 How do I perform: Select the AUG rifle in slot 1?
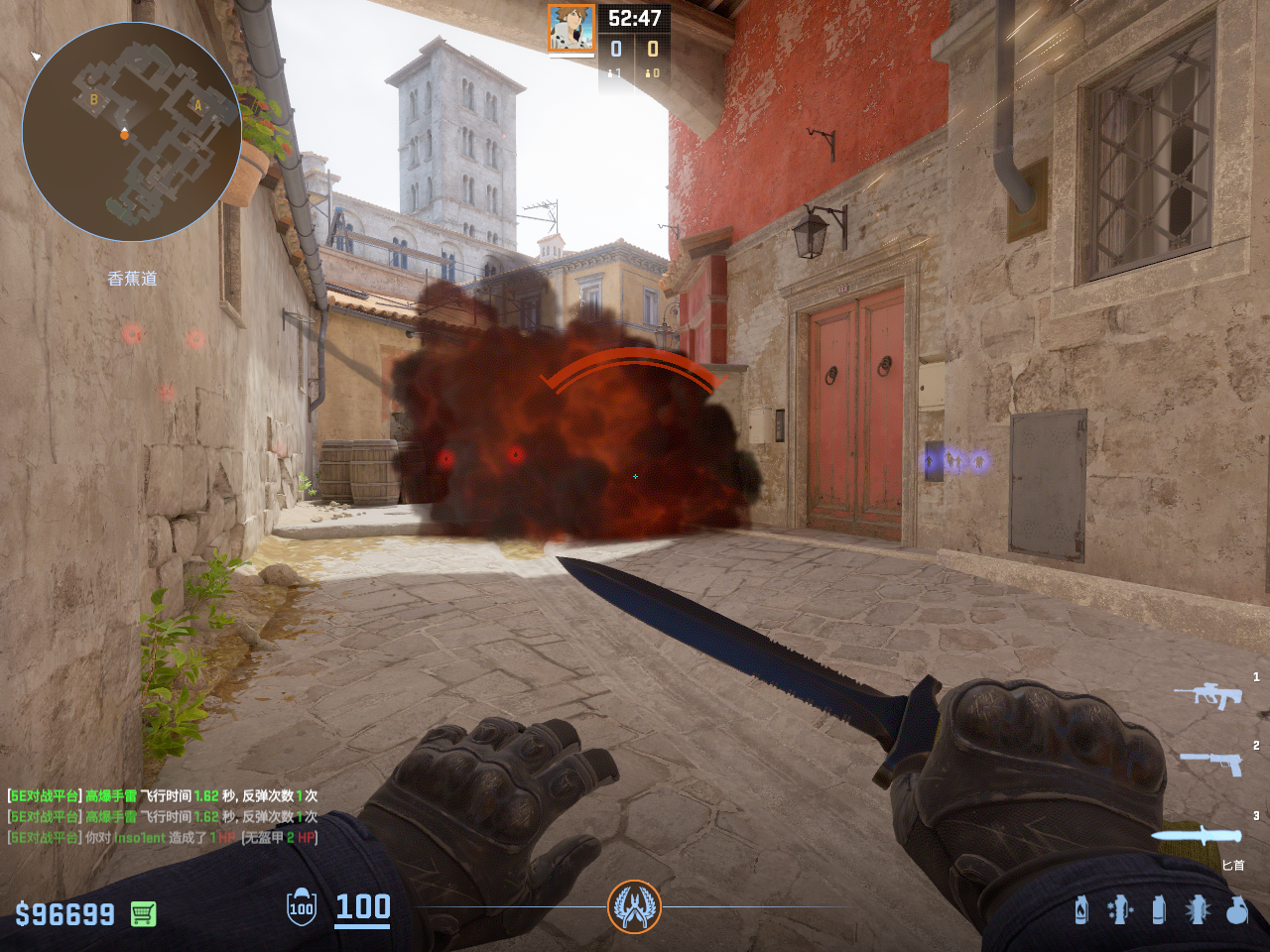(1208, 695)
